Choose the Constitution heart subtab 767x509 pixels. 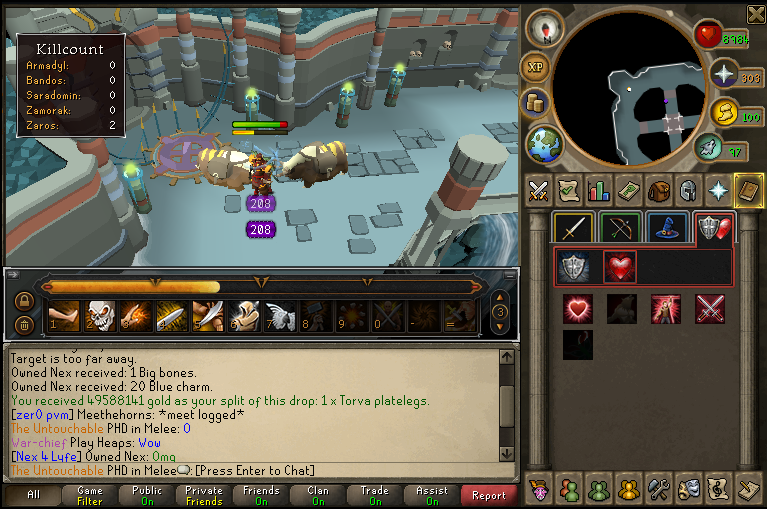pos(620,267)
